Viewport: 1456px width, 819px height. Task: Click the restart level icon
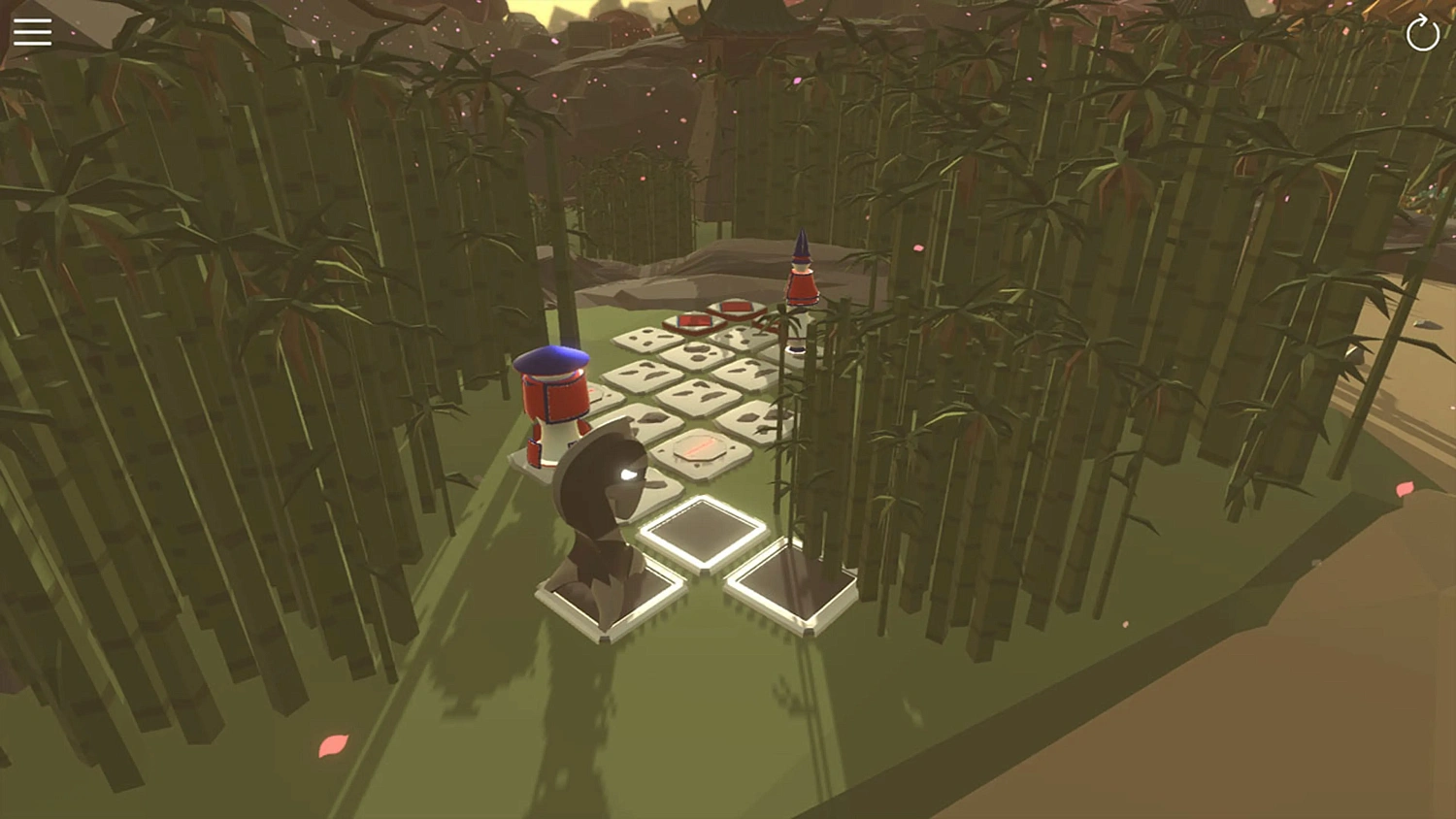pos(1420,33)
